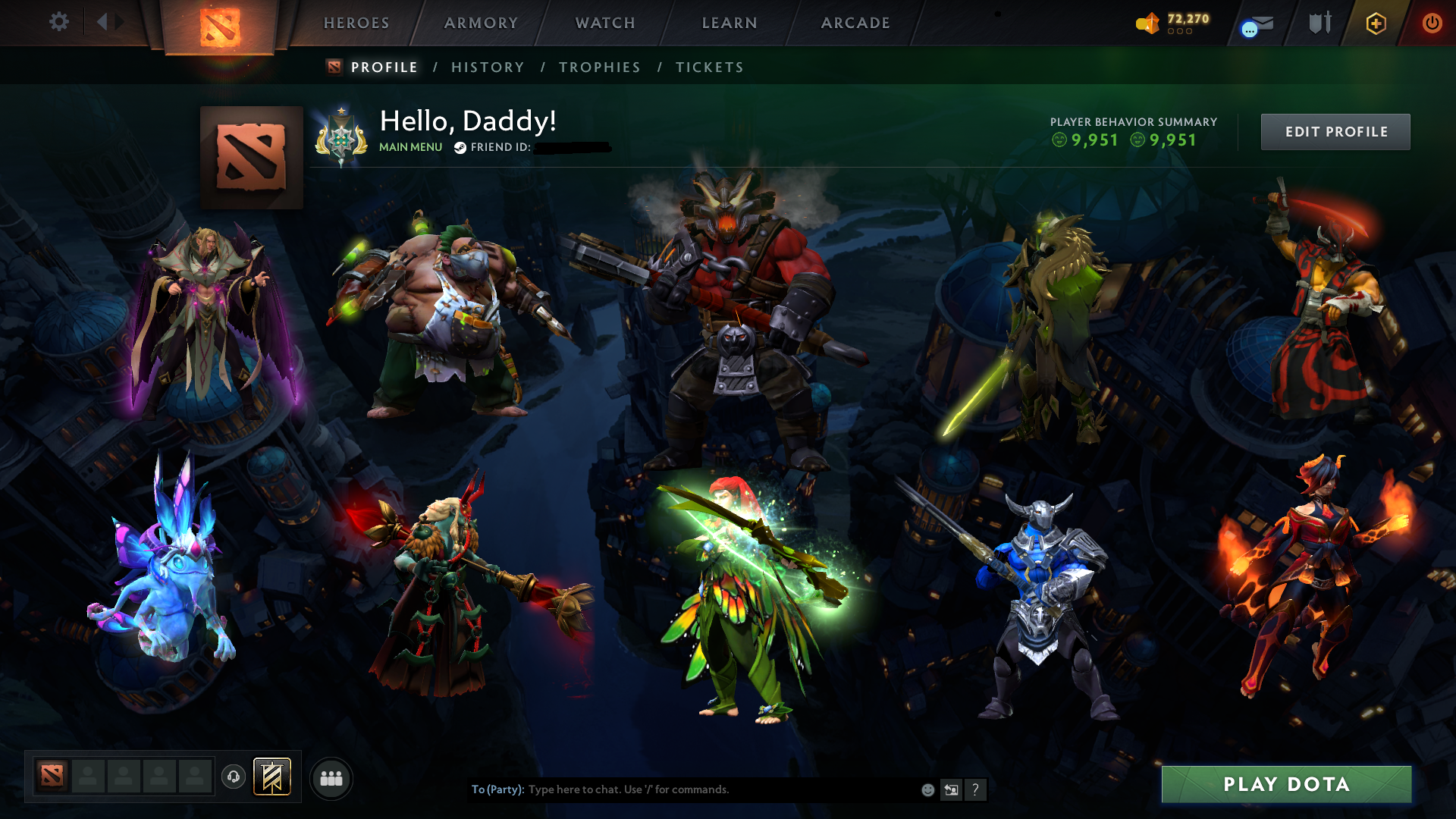The height and width of the screenshot is (819, 1456).
Task: Click the chat wheel icon beside help
Action: pyautogui.click(x=951, y=789)
